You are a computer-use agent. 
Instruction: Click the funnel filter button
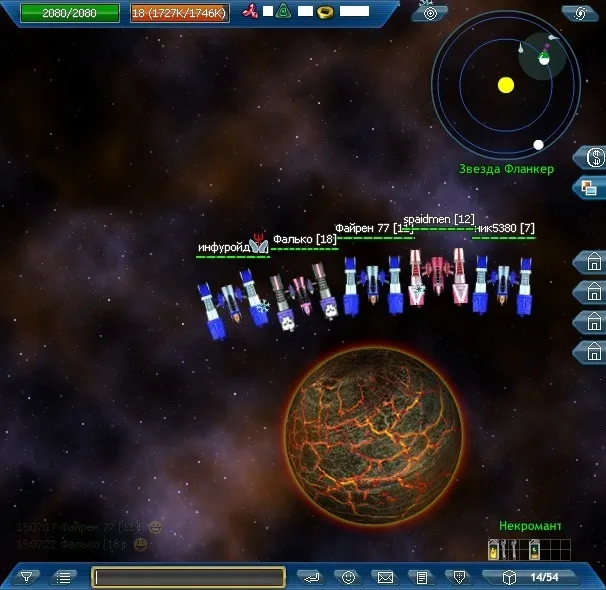[x=27, y=577]
